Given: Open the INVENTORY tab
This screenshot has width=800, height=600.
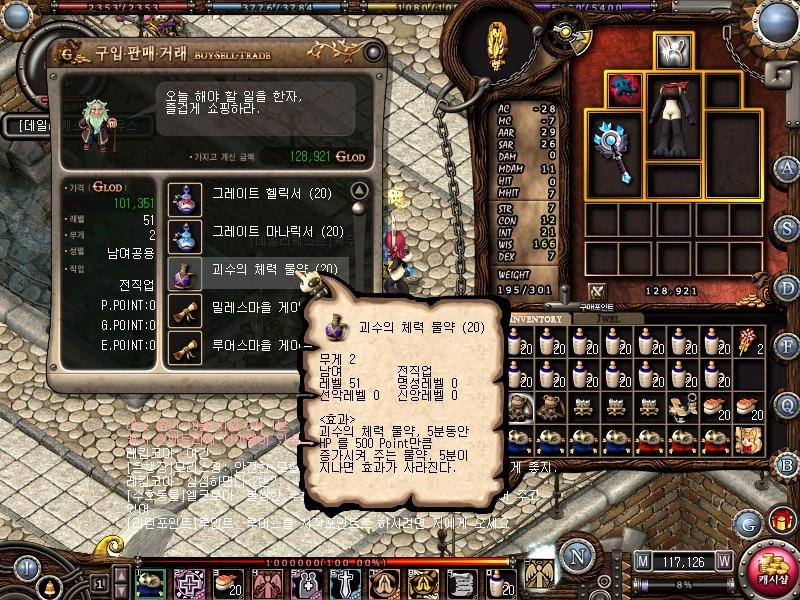Looking at the screenshot, I should [x=541, y=319].
